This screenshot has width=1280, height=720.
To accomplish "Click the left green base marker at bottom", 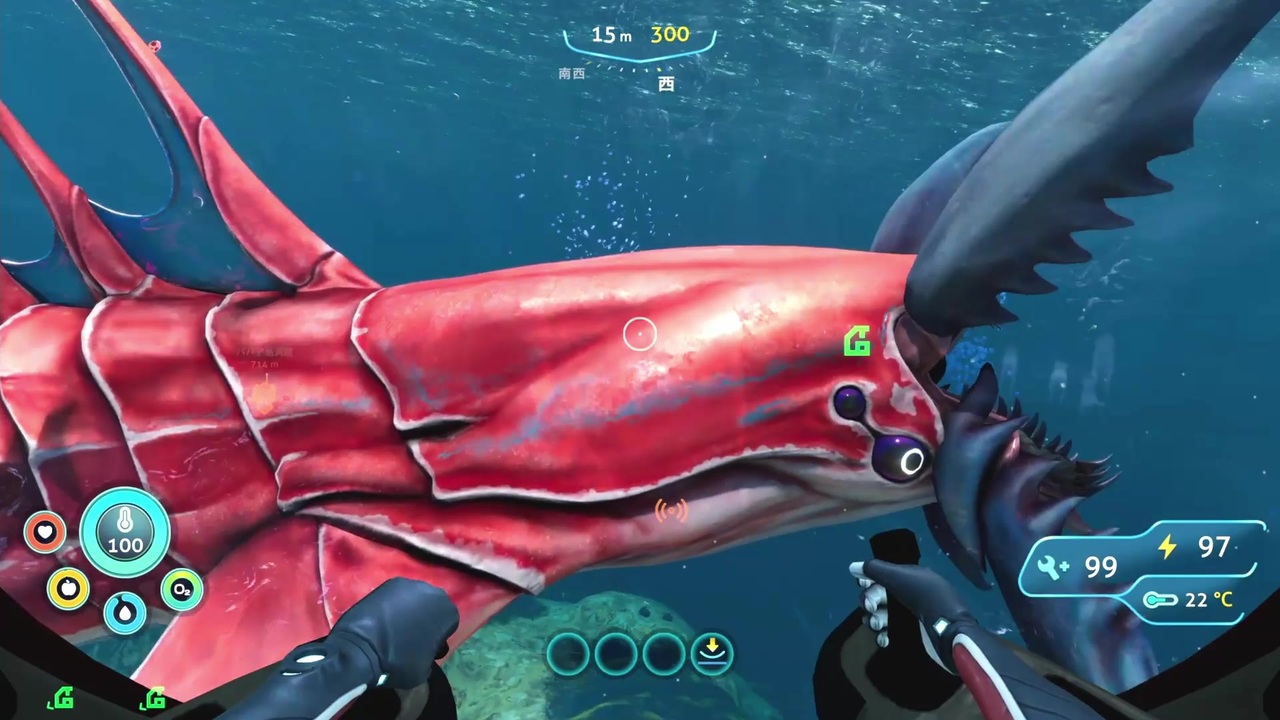I will pyautogui.click(x=60, y=697).
